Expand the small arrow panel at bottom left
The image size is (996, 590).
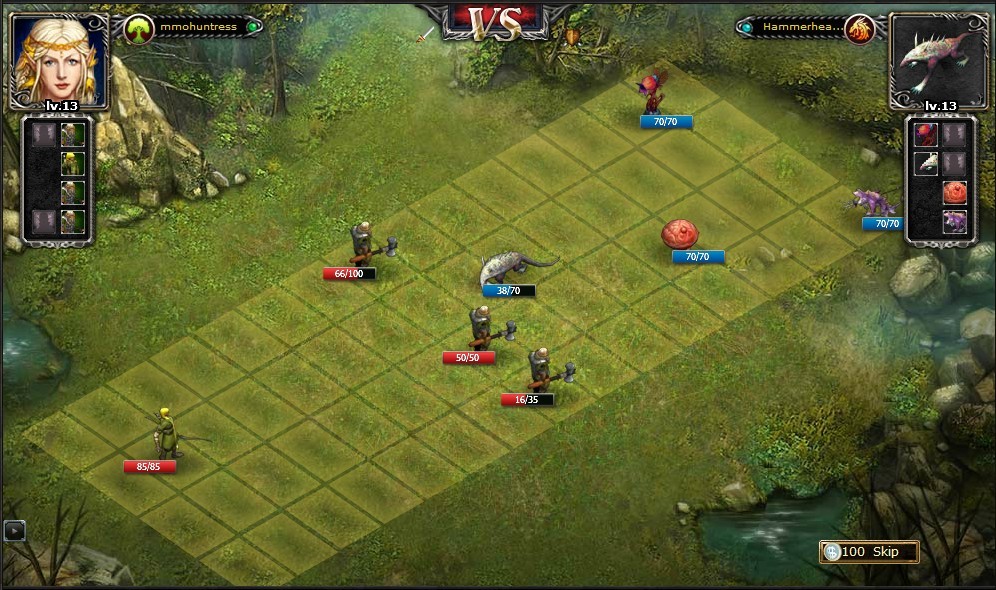point(13,531)
